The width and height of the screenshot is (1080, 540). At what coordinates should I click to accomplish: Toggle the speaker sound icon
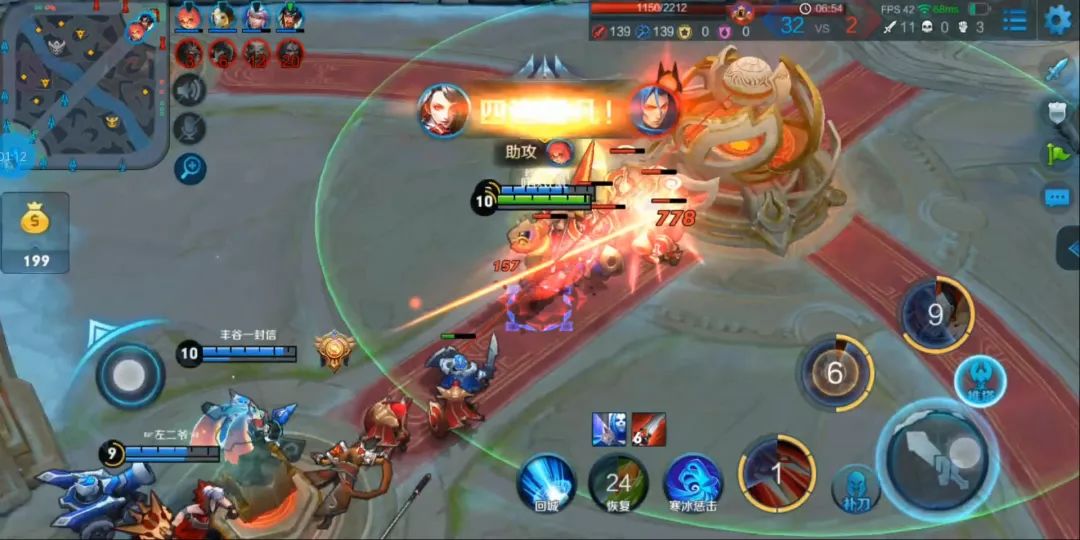click(189, 90)
